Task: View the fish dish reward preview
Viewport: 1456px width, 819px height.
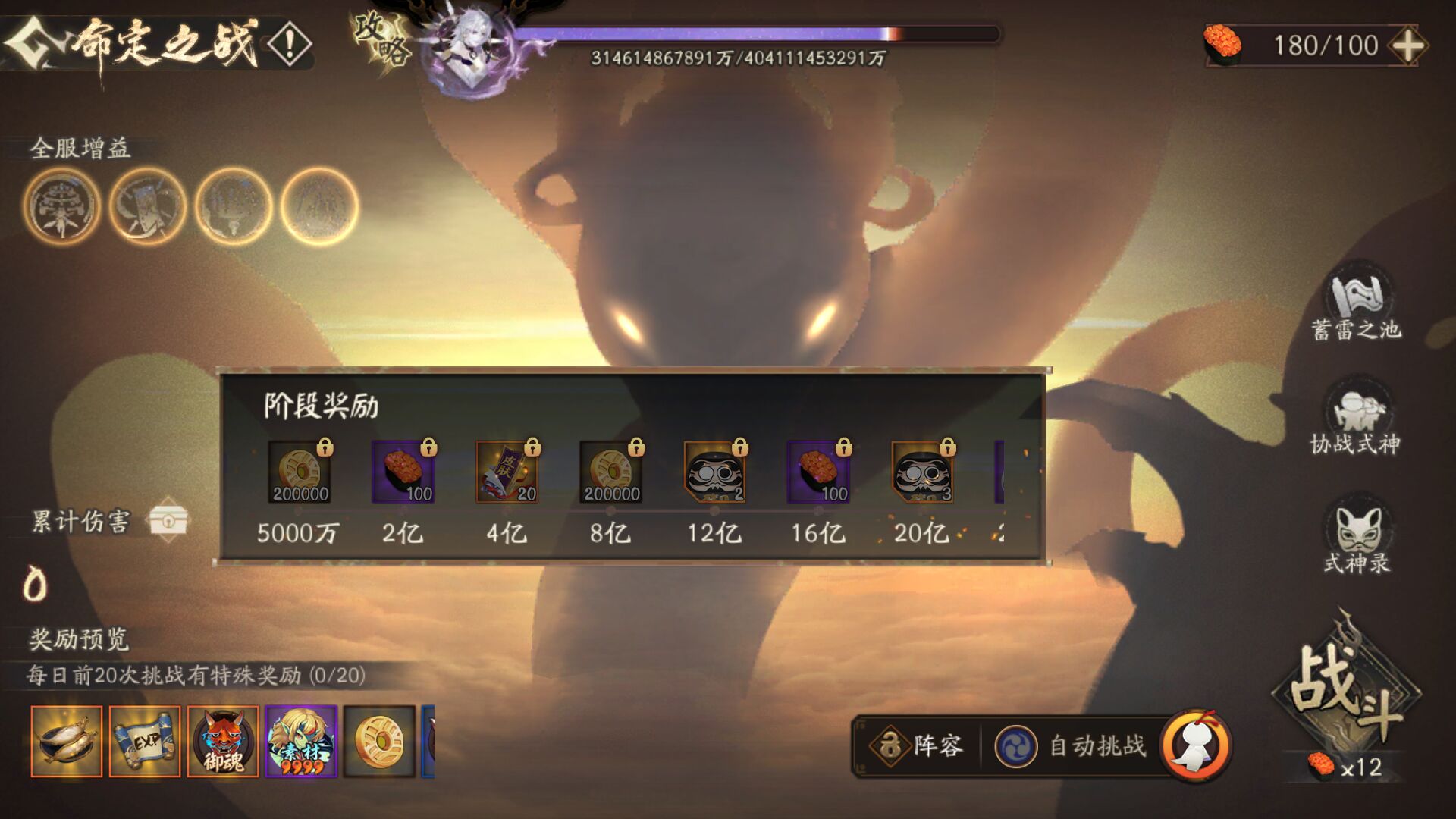Action: 67,741
